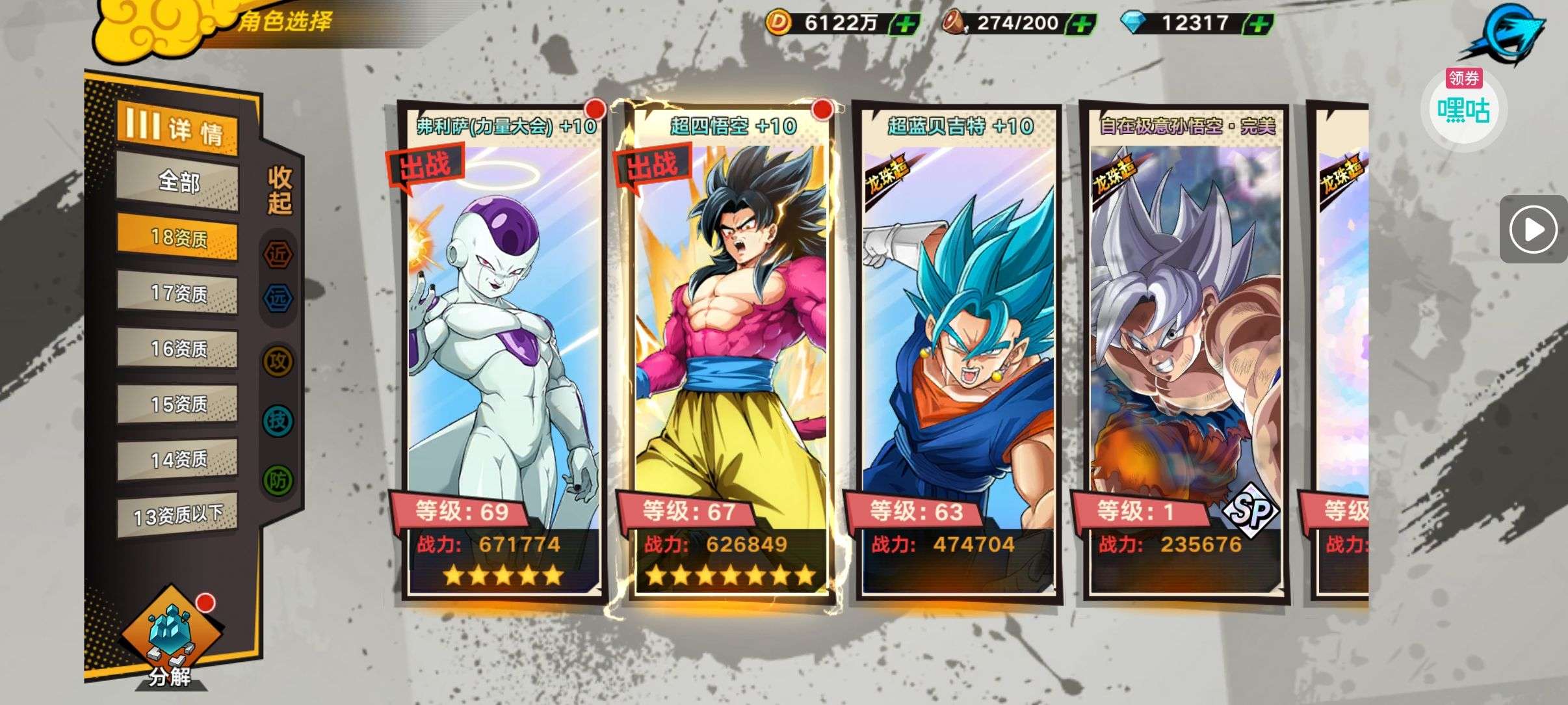Switch to the 18资质 filter tab

pyautogui.click(x=178, y=238)
